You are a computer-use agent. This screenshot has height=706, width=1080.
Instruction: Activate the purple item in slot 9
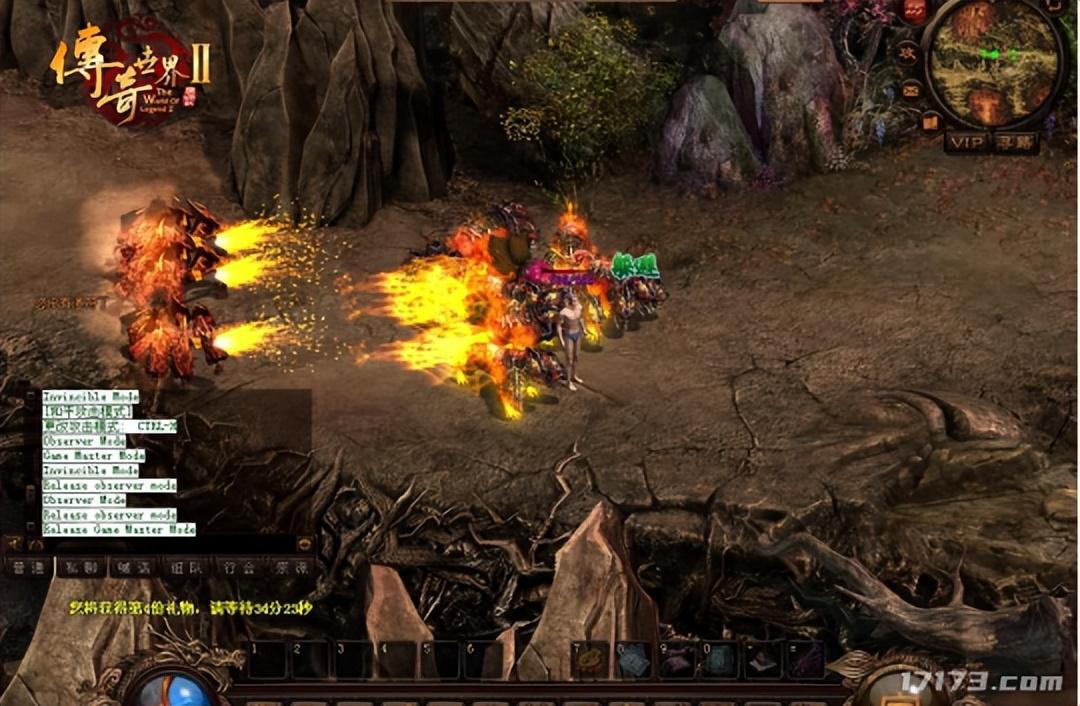pyautogui.click(x=677, y=660)
